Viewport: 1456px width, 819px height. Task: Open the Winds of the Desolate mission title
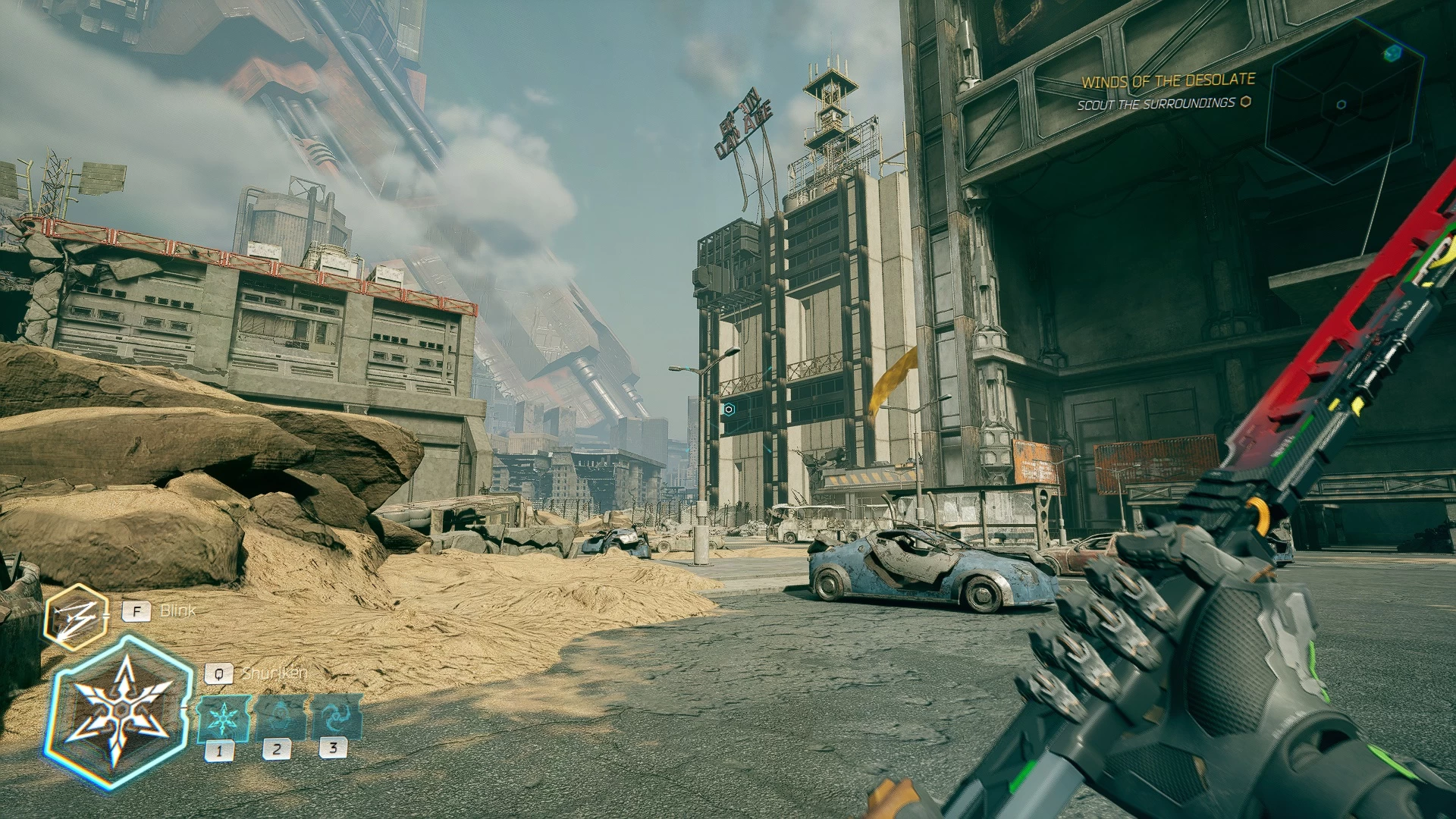click(1168, 80)
